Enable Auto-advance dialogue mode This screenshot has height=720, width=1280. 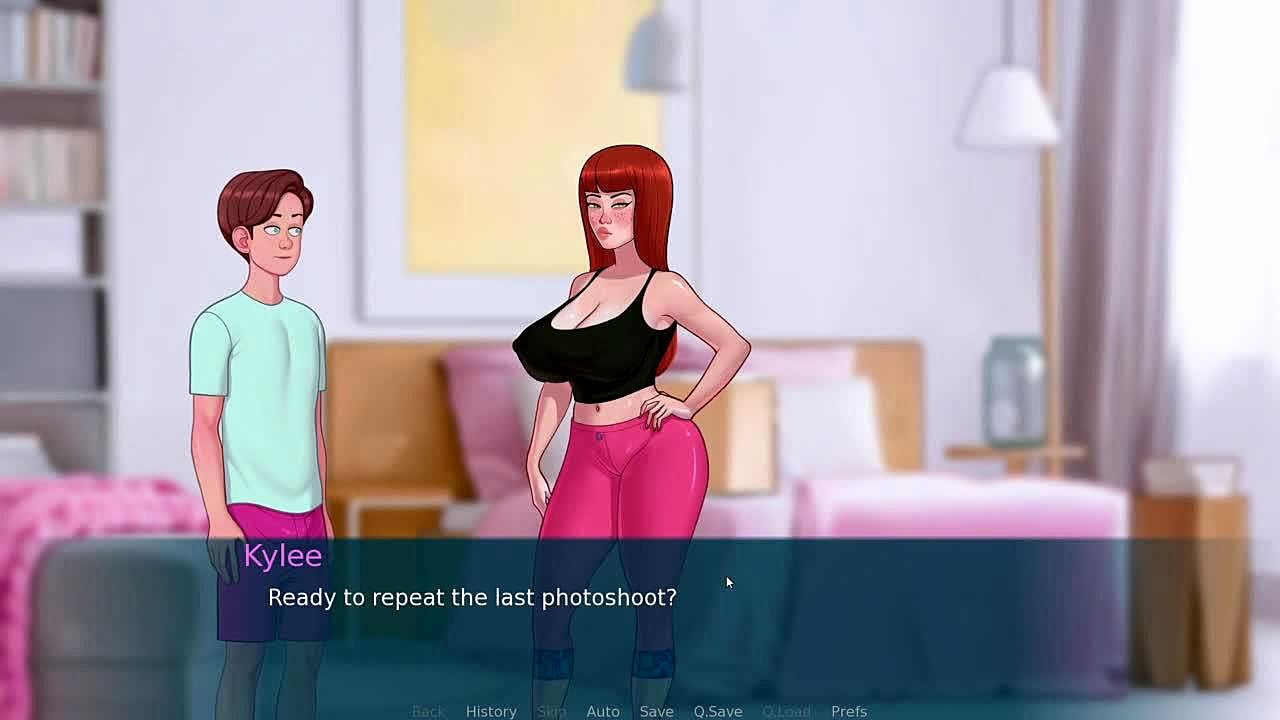tap(603, 711)
